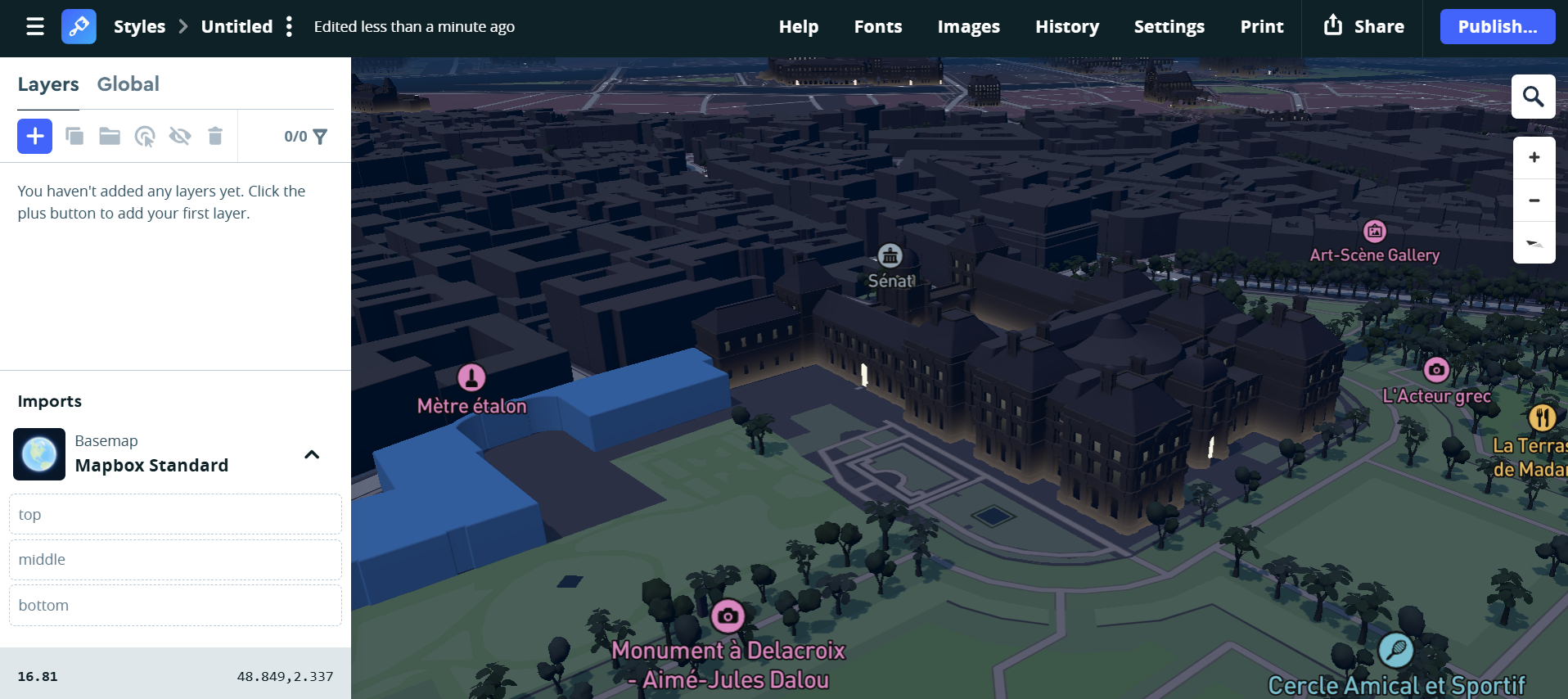
Task: Add a new layer with the plus icon
Action: [x=34, y=136]
